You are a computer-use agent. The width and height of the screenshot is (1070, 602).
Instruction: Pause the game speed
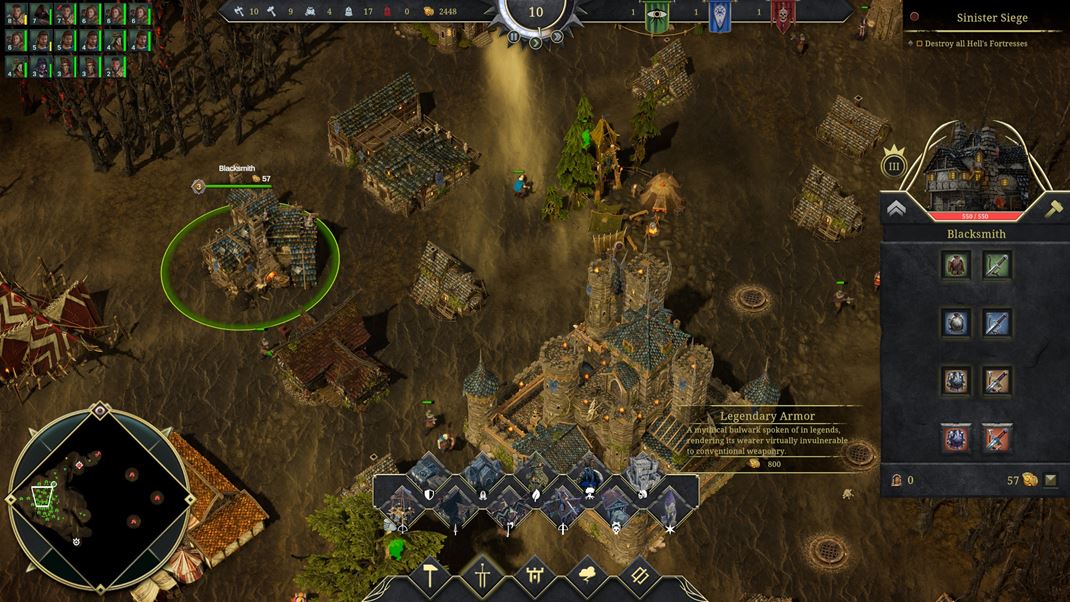pos(514,38)
